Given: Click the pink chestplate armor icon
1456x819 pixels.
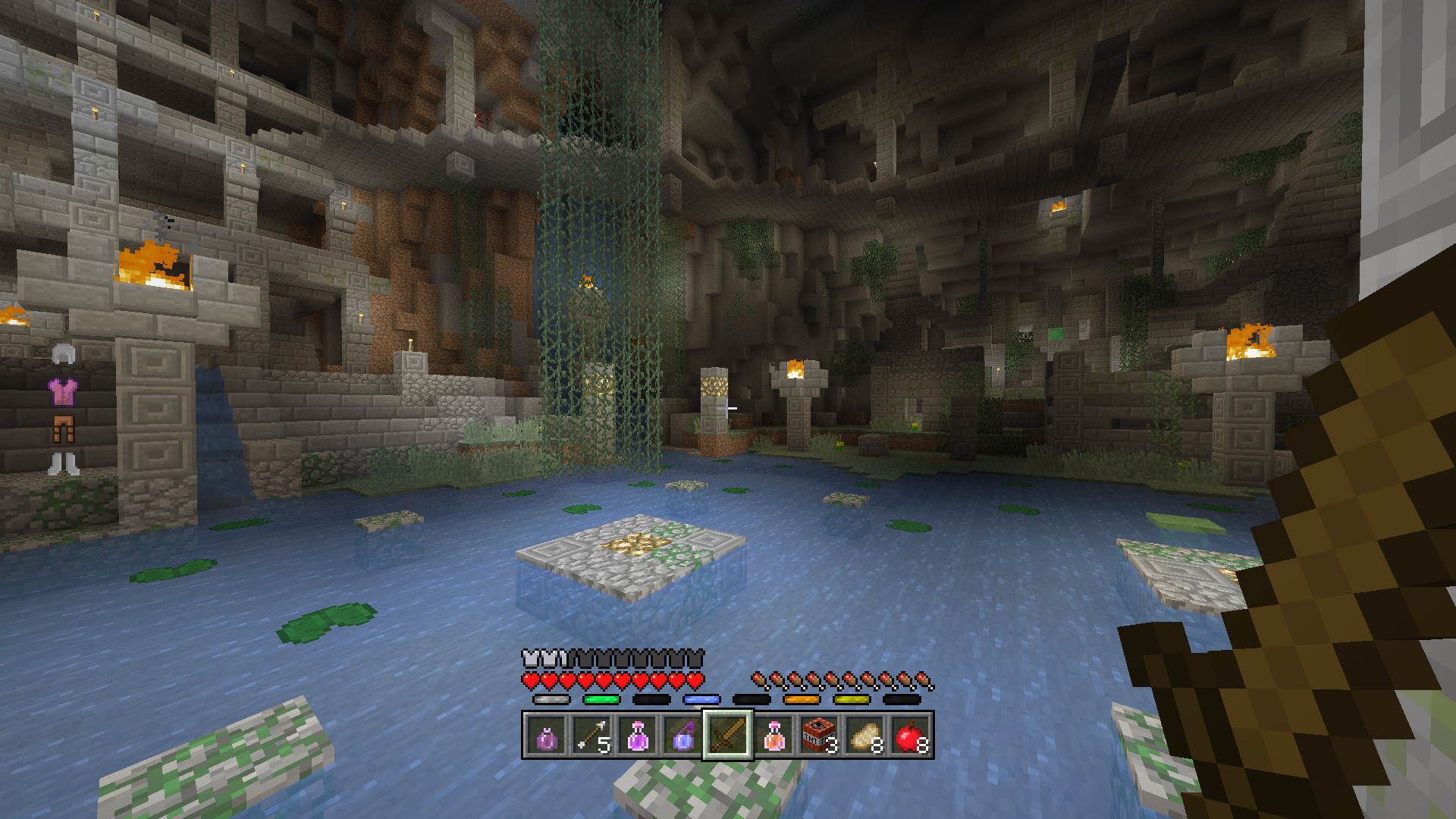Looking at the screenshot, I should pos(63,392).
